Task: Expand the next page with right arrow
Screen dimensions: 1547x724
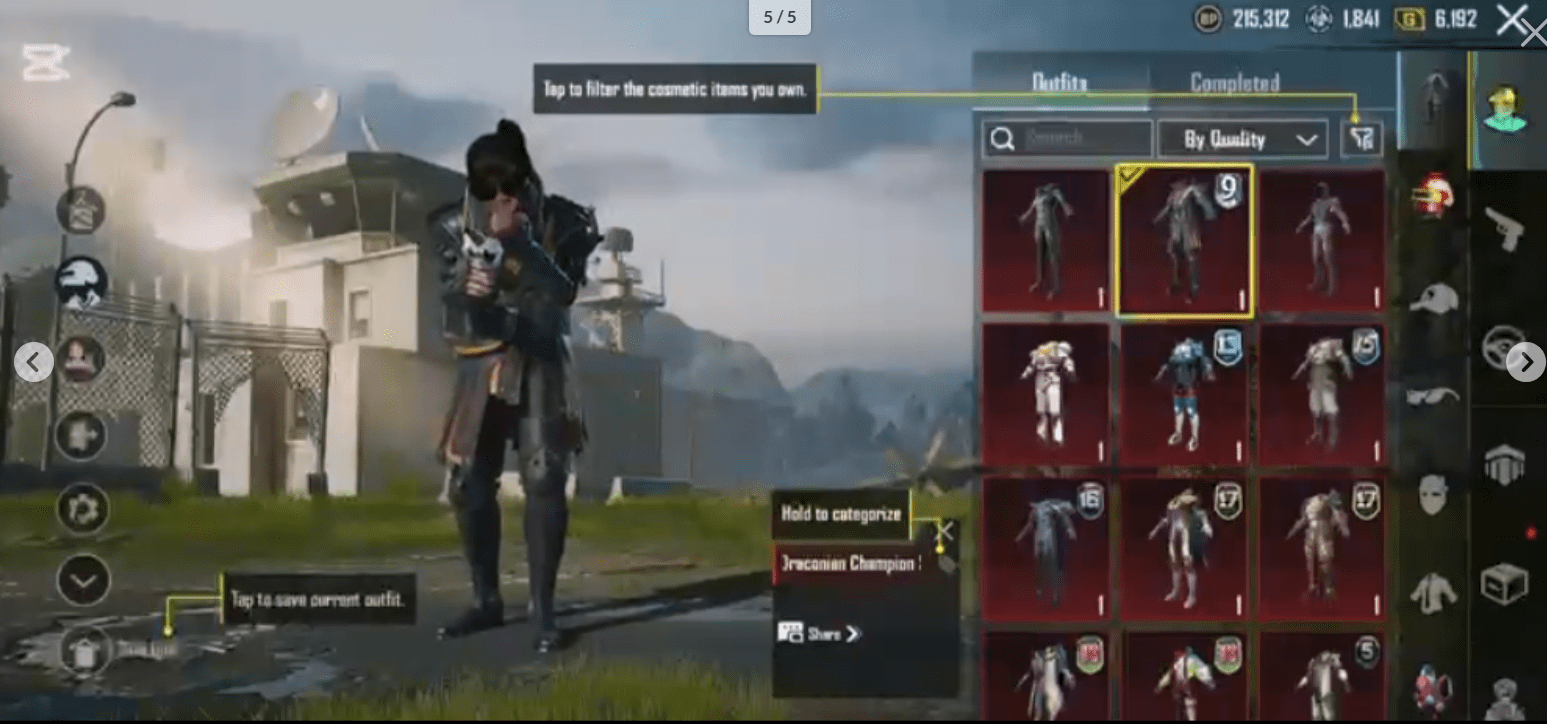Action: pyautogui.click(x=1525, y=363)
